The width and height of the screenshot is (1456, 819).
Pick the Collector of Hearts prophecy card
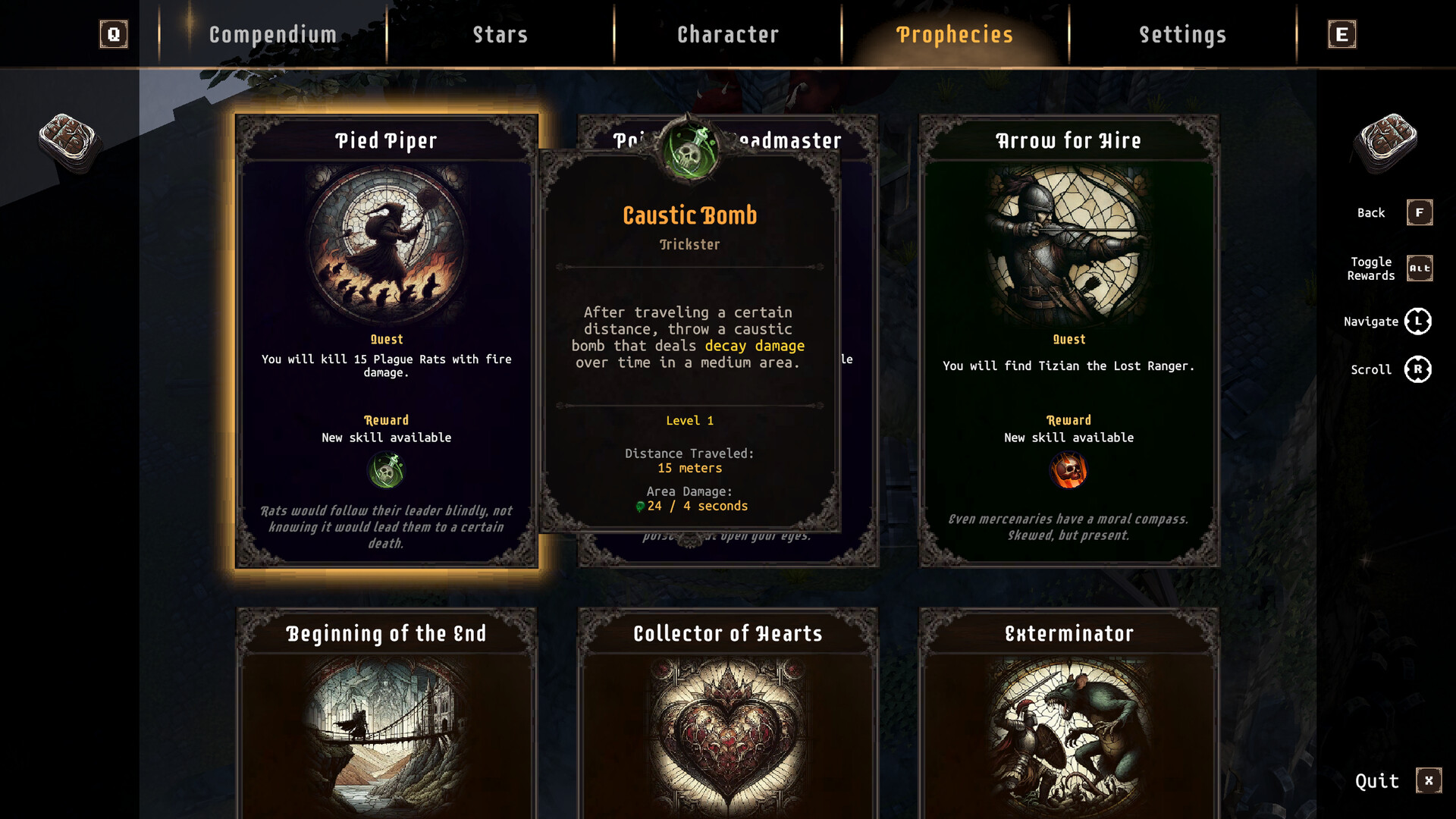(727, 713)
